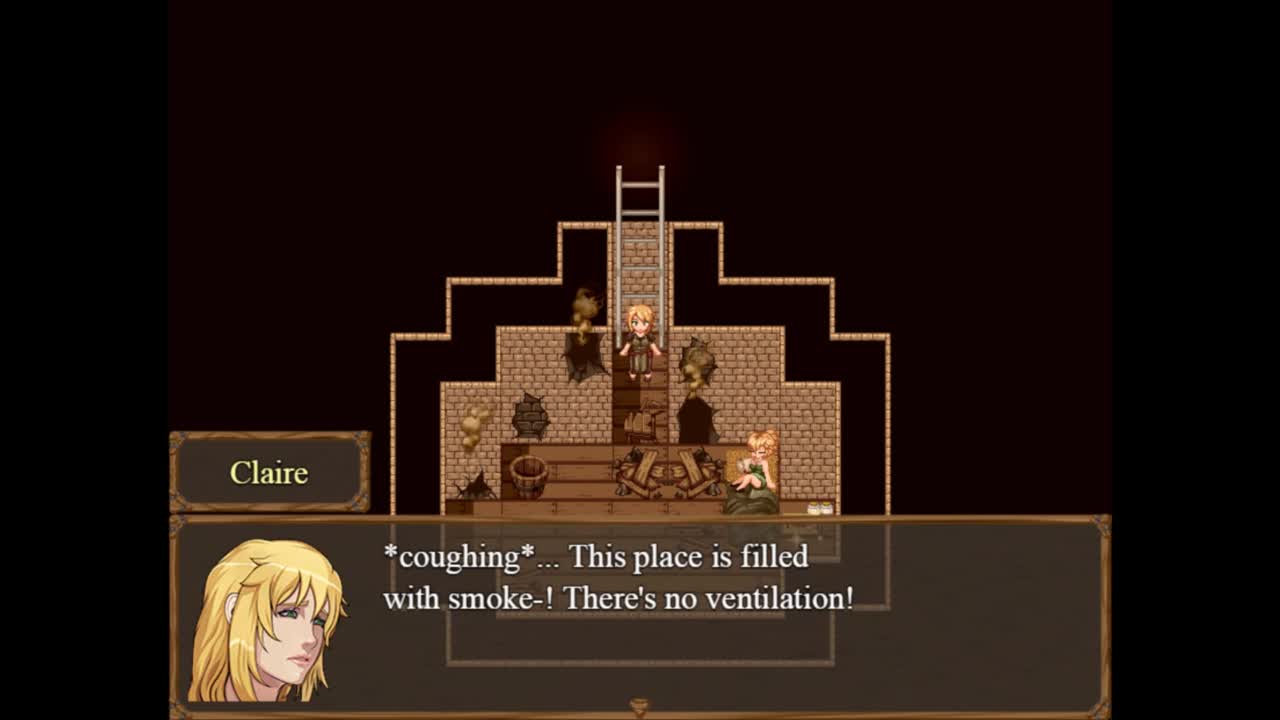Click the dialogue continue arrow indicator
Screen dimensions: 1280x720
[639, 707]
